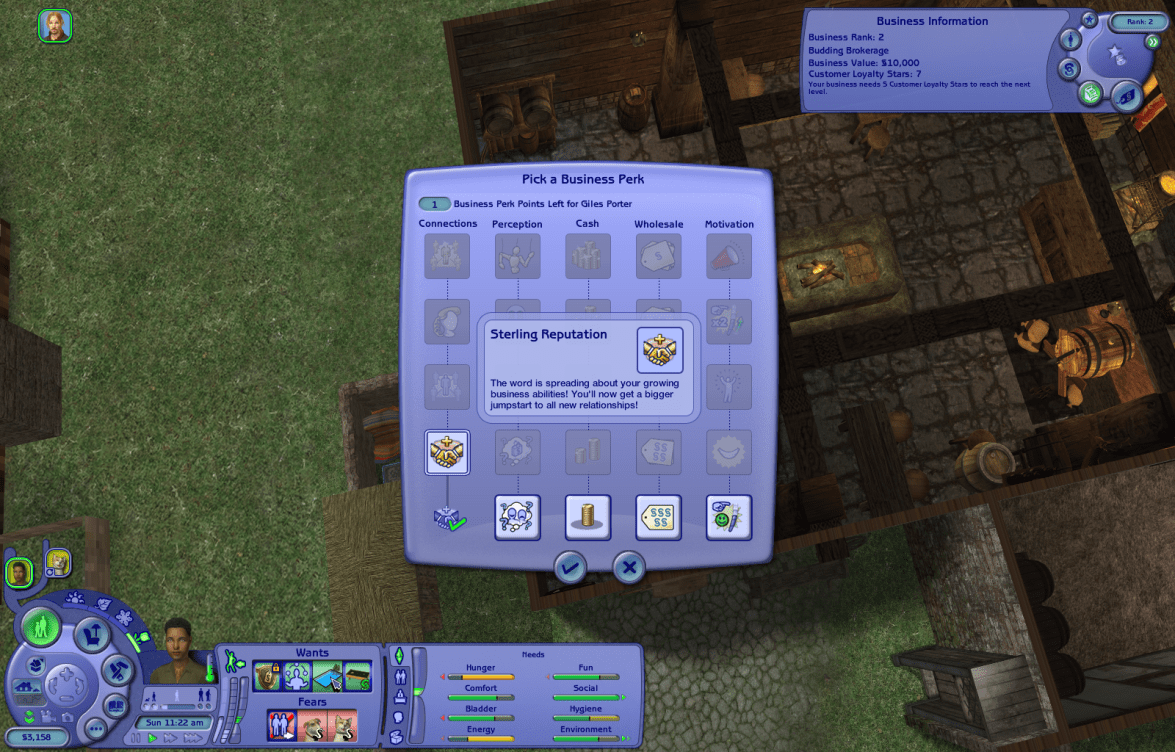The width and height of the screenshot is (1175, 752).
Task: Choose the Motivation smiley face perk
Action: click(x=729, y=517)
